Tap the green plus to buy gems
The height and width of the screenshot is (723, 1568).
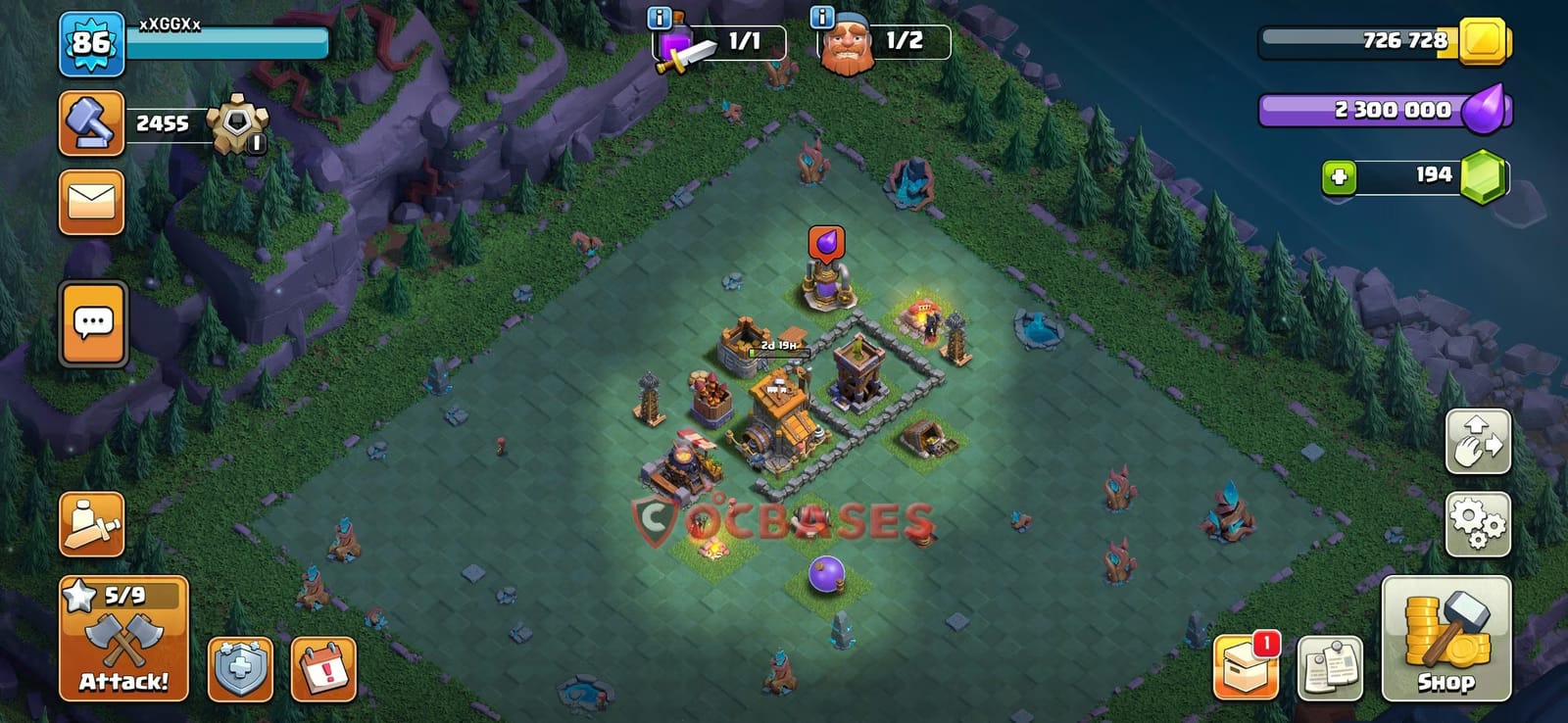(x=1340, y=174)
